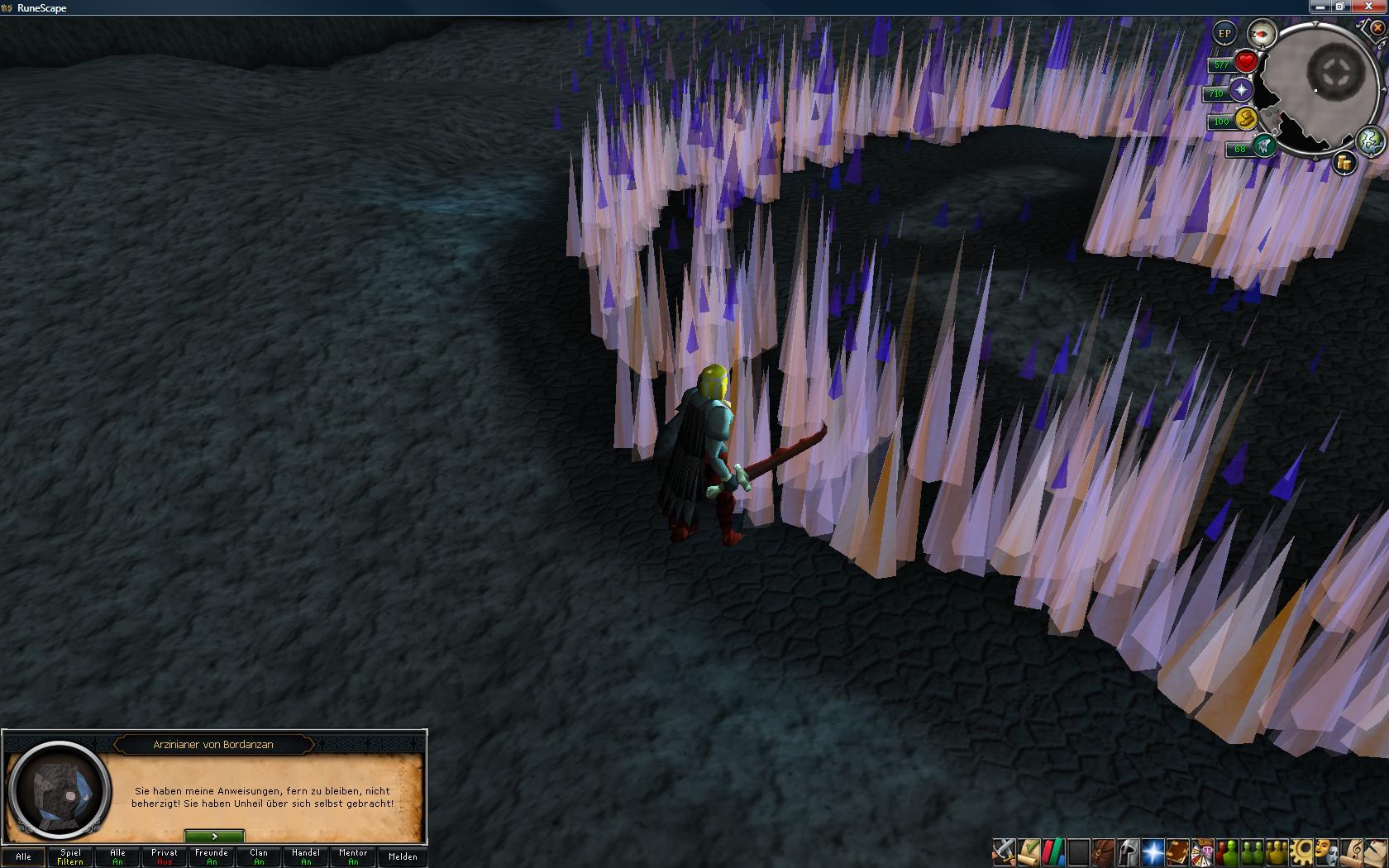This screenshot has width=1389, height=868.
Task: Open the backpack inventory tab
Action: [x=1103, y=851]
